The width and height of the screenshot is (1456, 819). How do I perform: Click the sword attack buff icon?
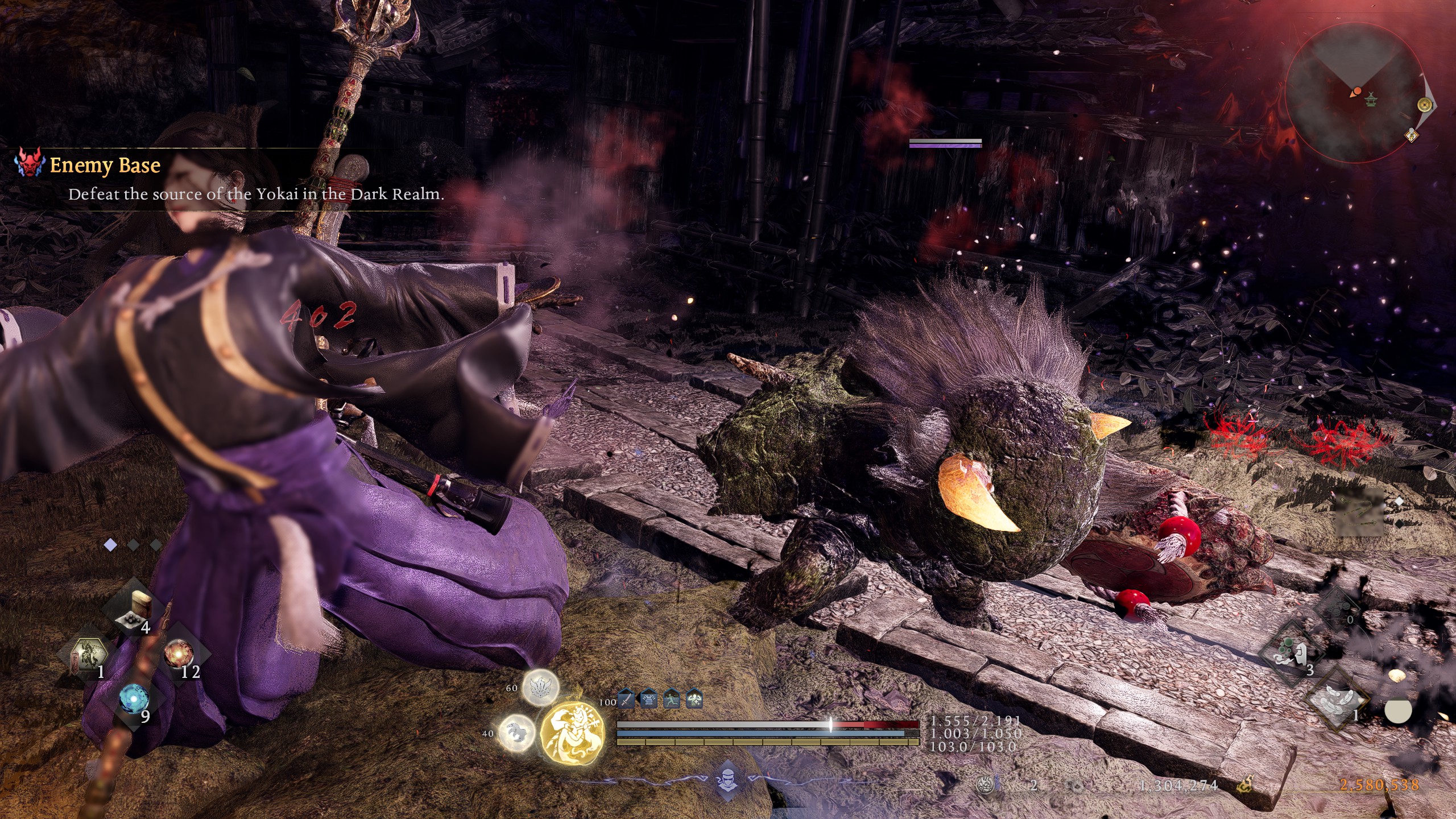tap(626, 698)
